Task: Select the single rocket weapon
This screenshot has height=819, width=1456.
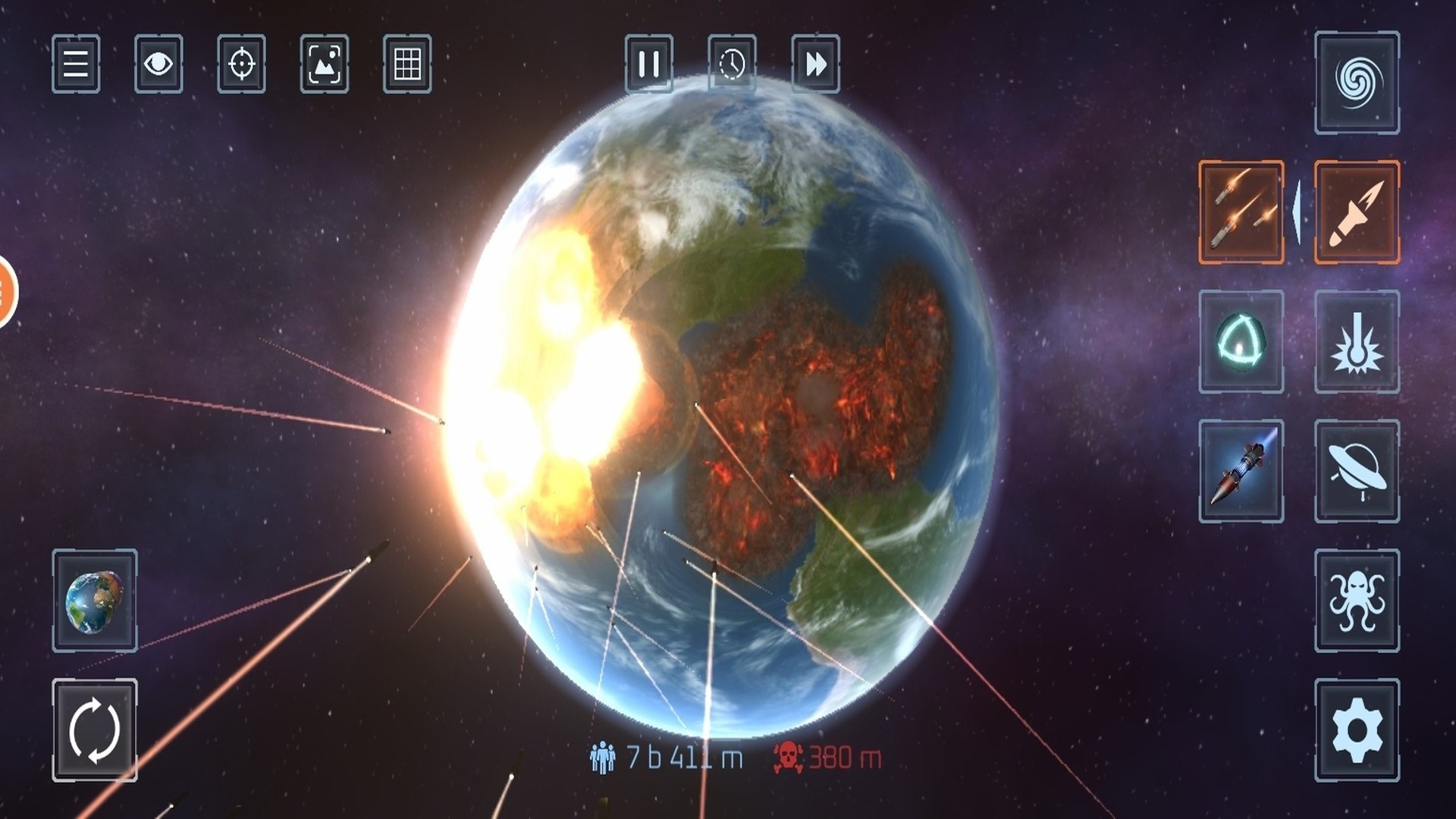Action: coord(1357,212)
